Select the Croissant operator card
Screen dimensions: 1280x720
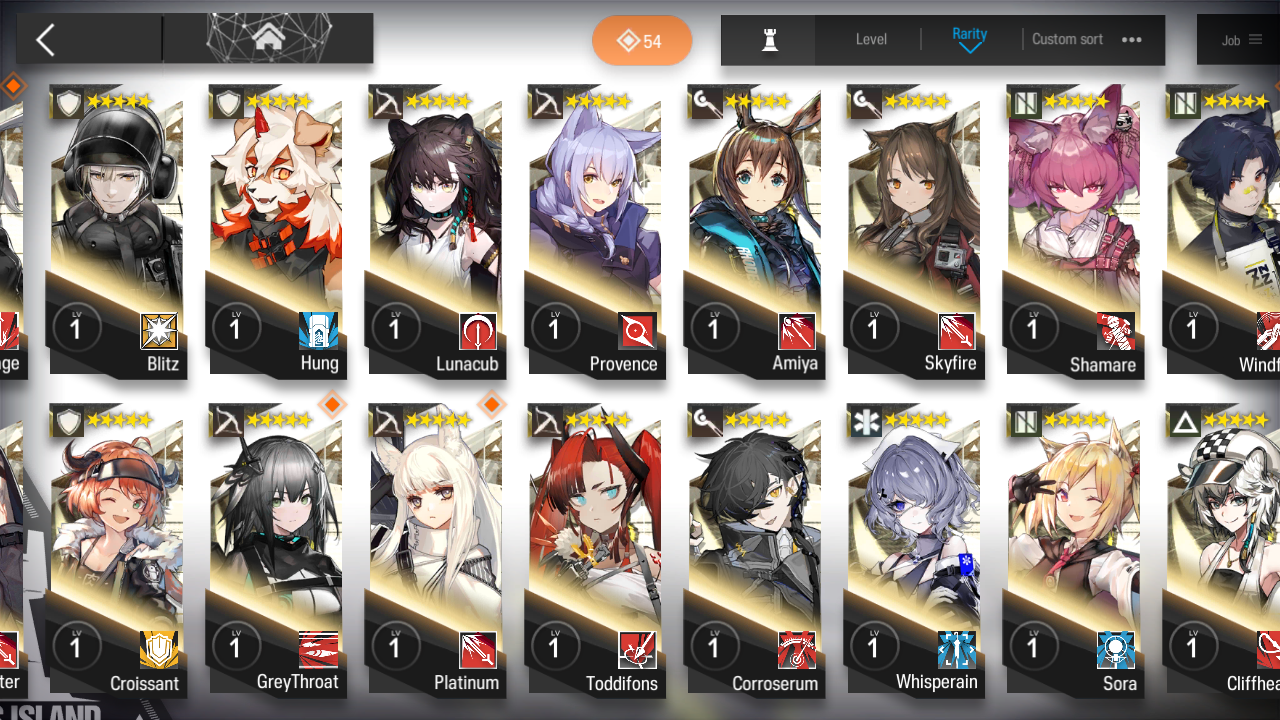click(117, 550)
